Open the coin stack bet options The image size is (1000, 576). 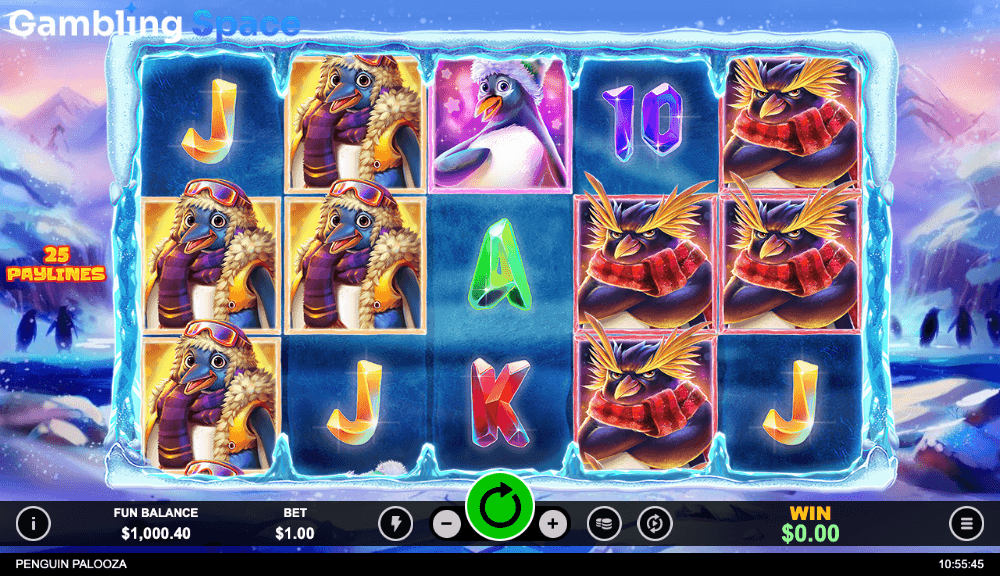click(604, 523)
